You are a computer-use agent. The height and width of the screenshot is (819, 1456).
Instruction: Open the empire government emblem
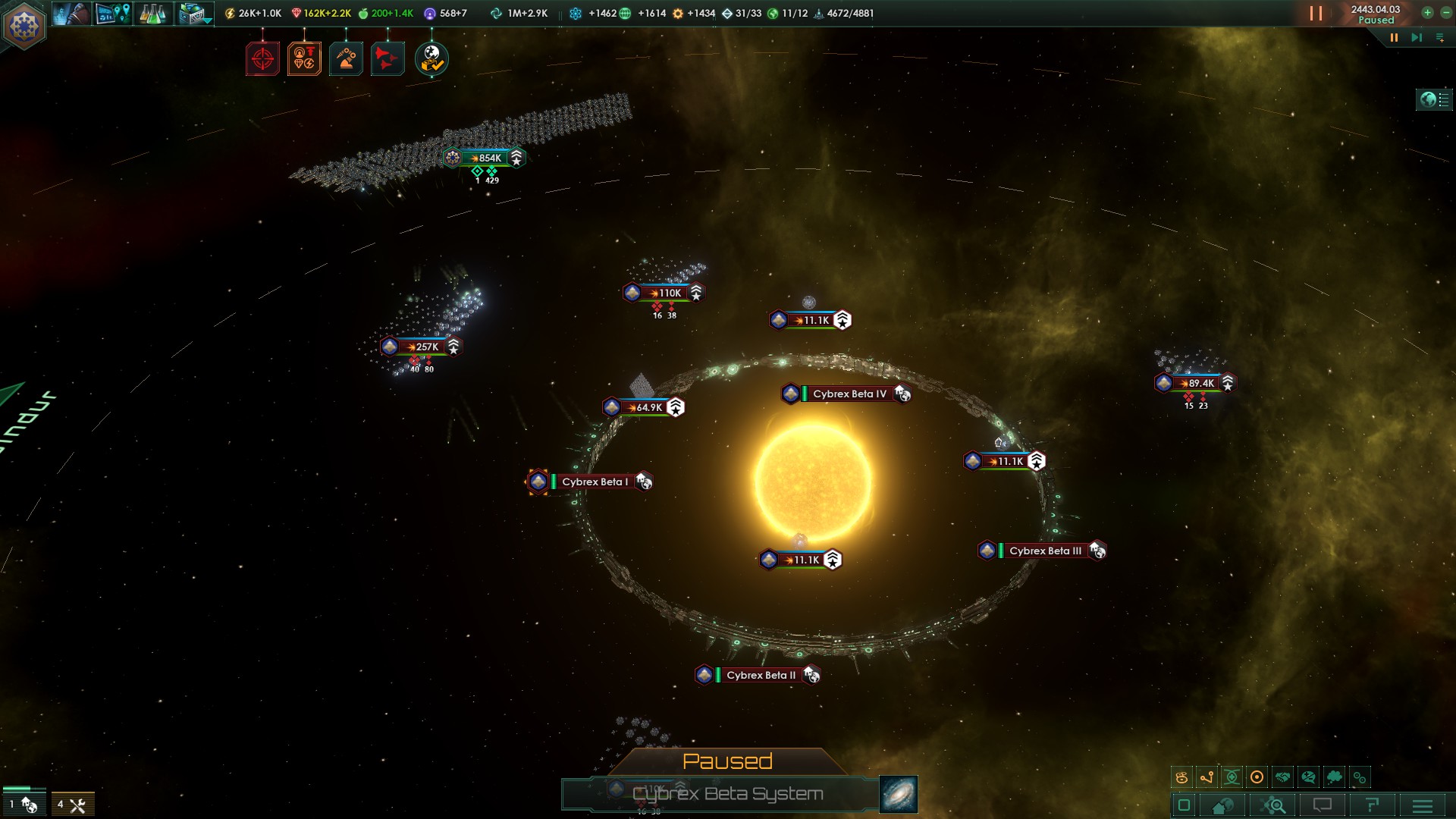coord(24,27)
